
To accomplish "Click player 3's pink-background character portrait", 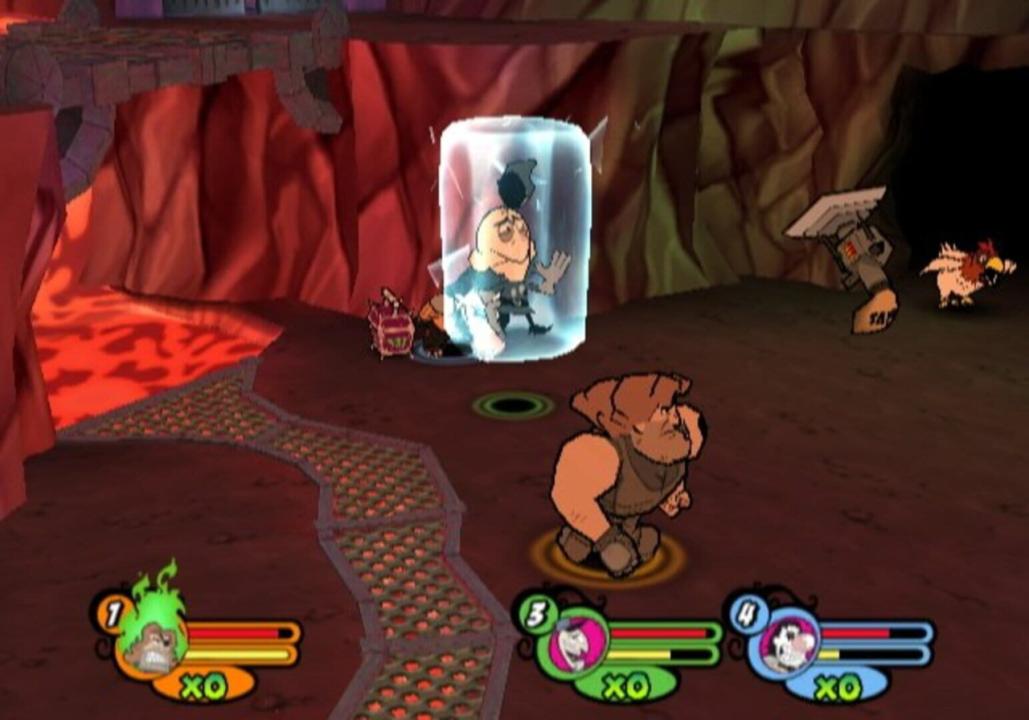I will pyautogui.click(x=579, y=642).
